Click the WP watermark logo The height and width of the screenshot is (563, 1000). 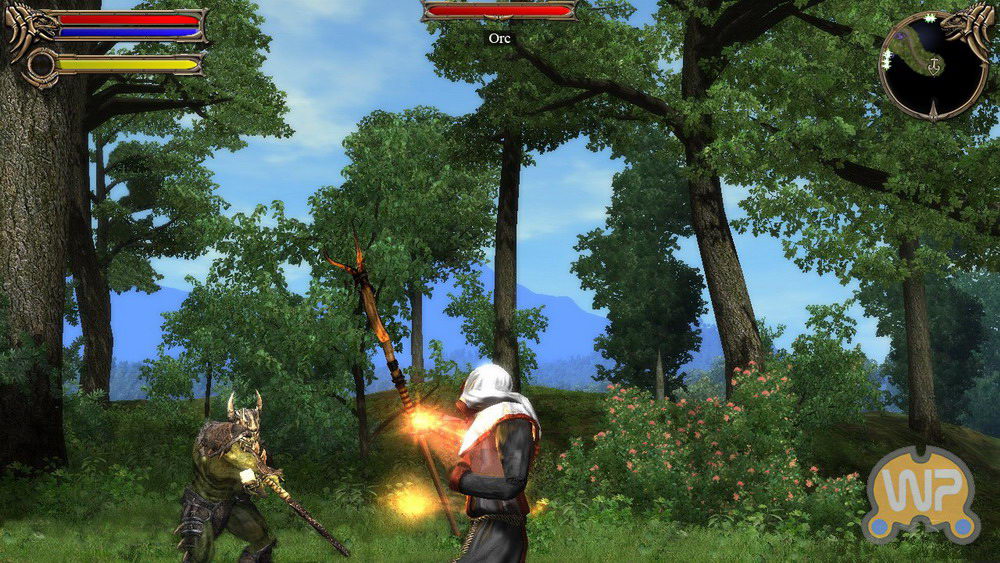(x=920, y=493)
